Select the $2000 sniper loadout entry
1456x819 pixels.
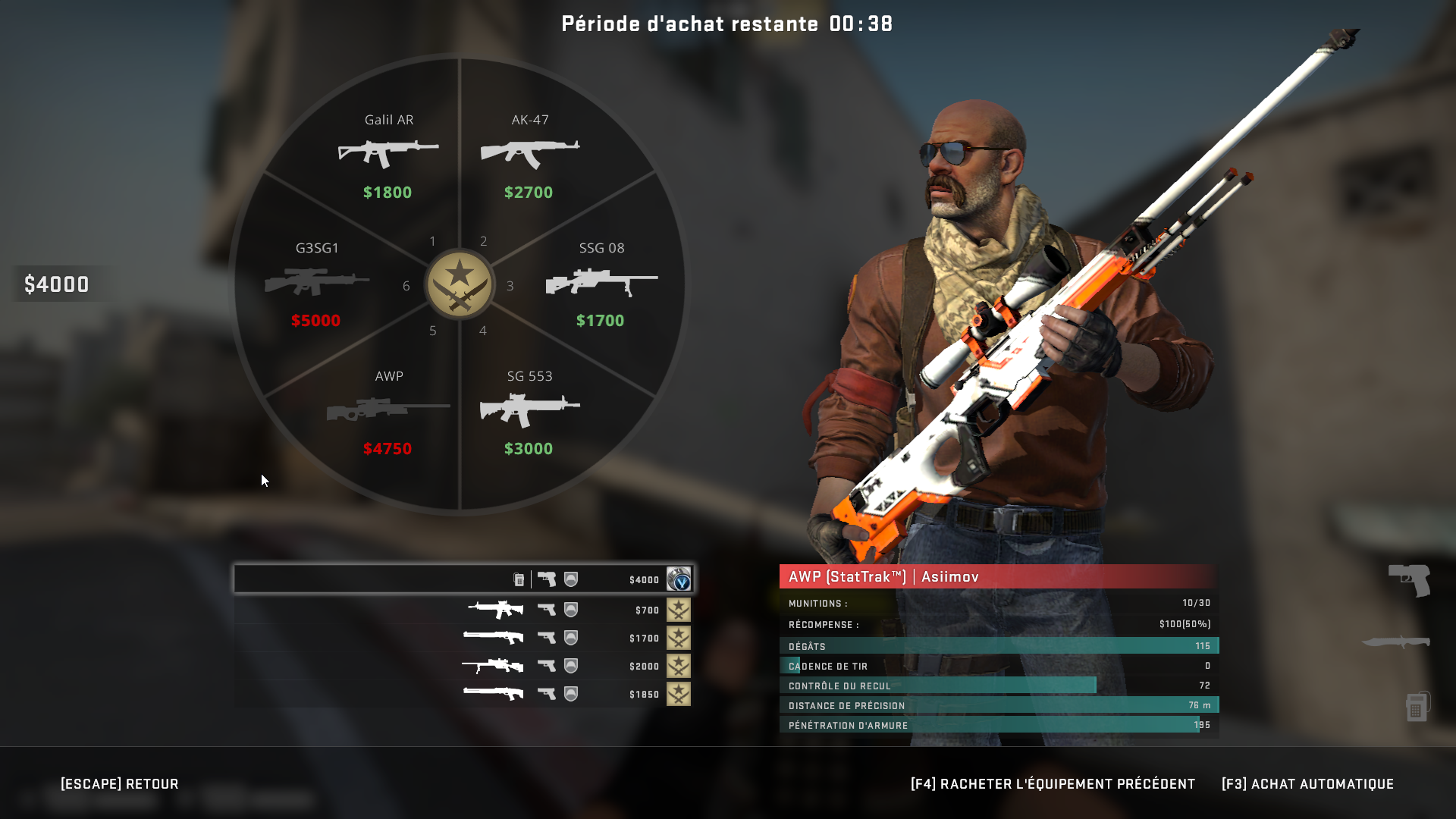[x=497, y=666]
